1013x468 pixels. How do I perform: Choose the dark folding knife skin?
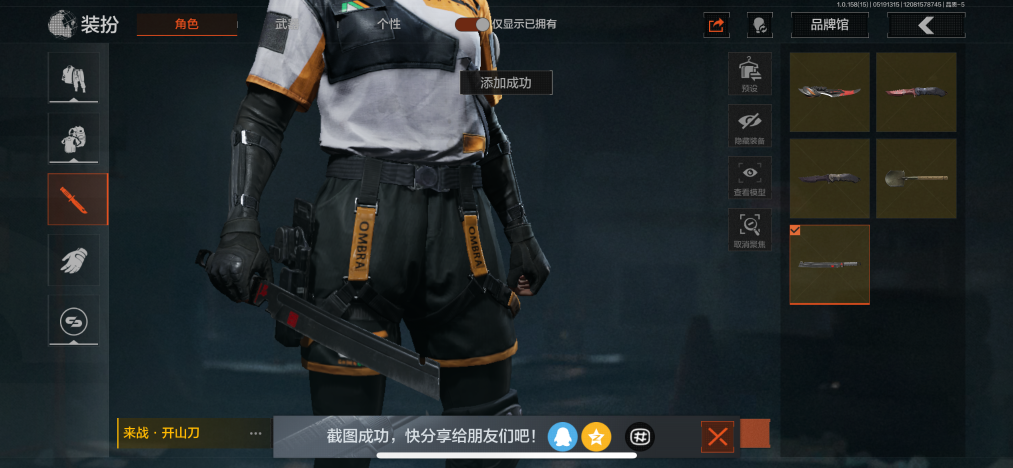coord(829,178)
